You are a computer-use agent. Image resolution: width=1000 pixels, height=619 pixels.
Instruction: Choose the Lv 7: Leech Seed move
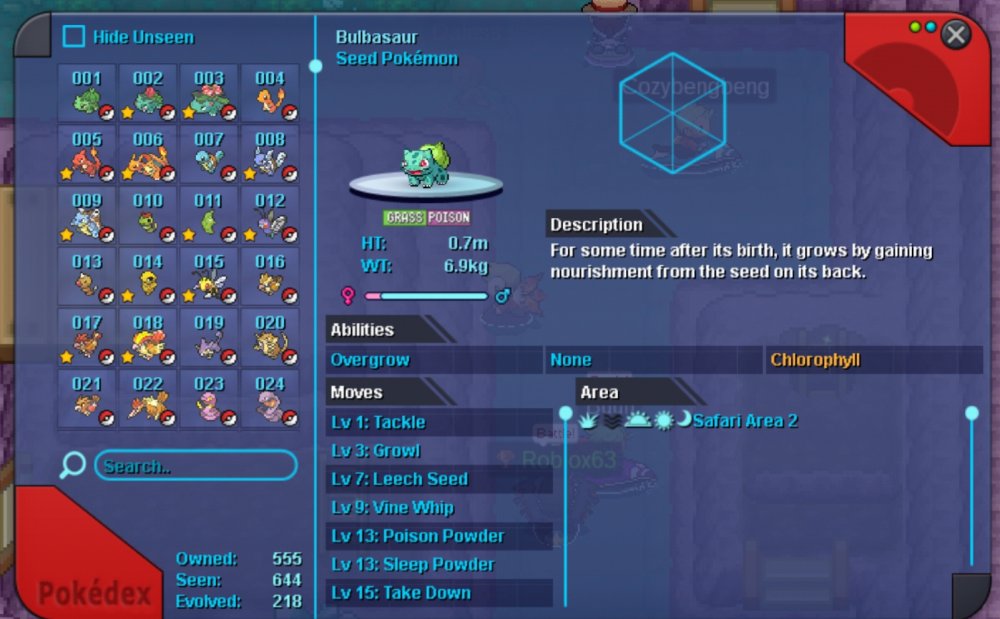(438, 479)
